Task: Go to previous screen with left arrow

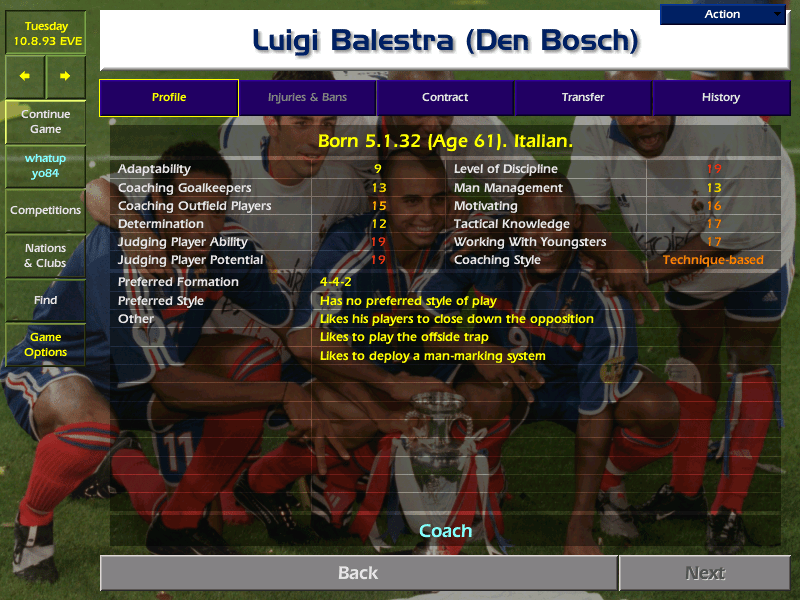Action: [25, 76]
